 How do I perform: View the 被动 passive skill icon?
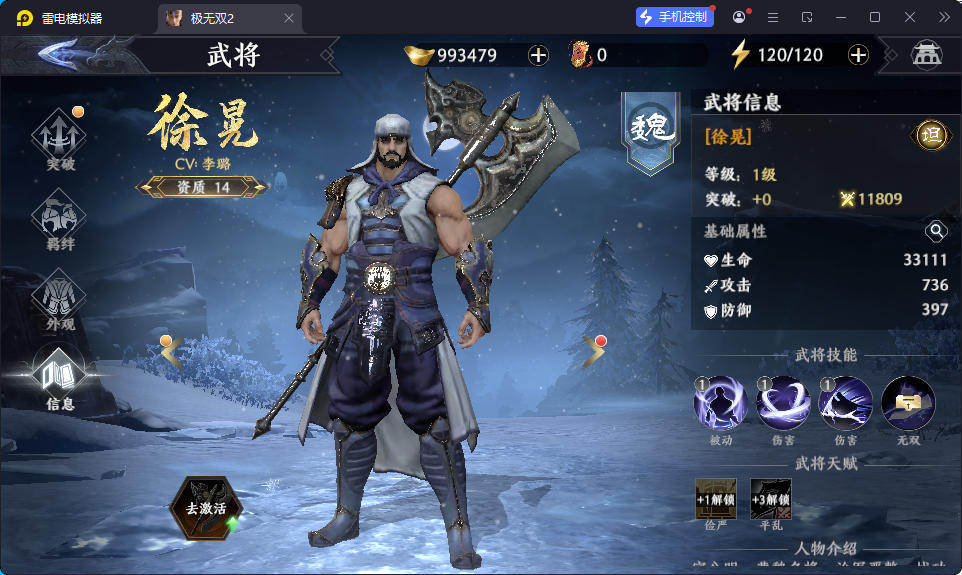(720, 404)
